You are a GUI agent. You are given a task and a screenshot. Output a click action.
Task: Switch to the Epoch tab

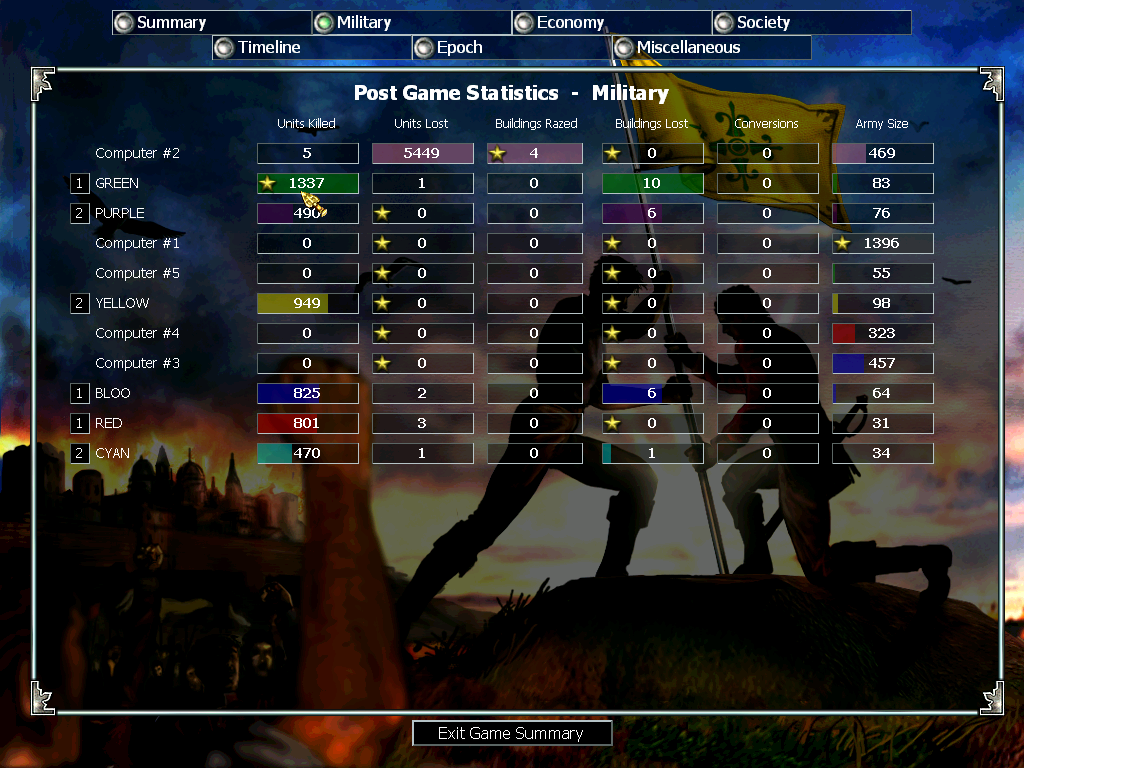[x=511, y=48]
